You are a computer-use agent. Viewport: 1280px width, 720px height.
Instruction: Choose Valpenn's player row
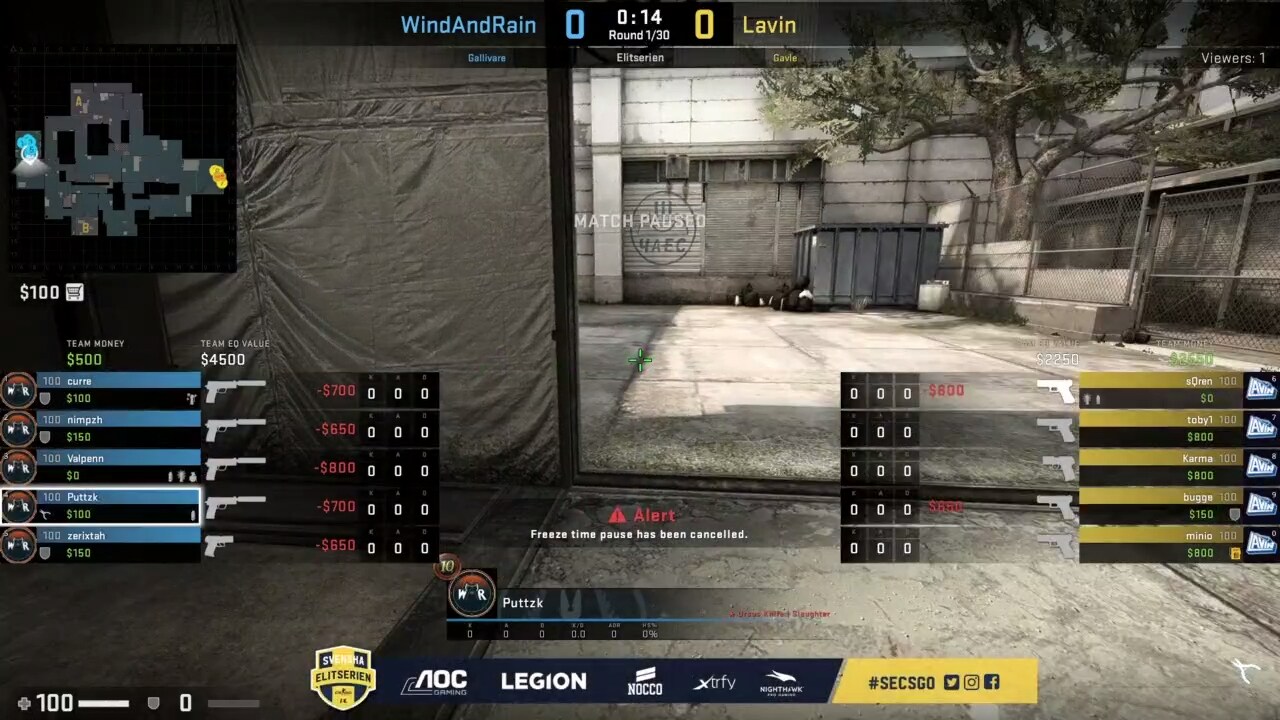point(118,466)
